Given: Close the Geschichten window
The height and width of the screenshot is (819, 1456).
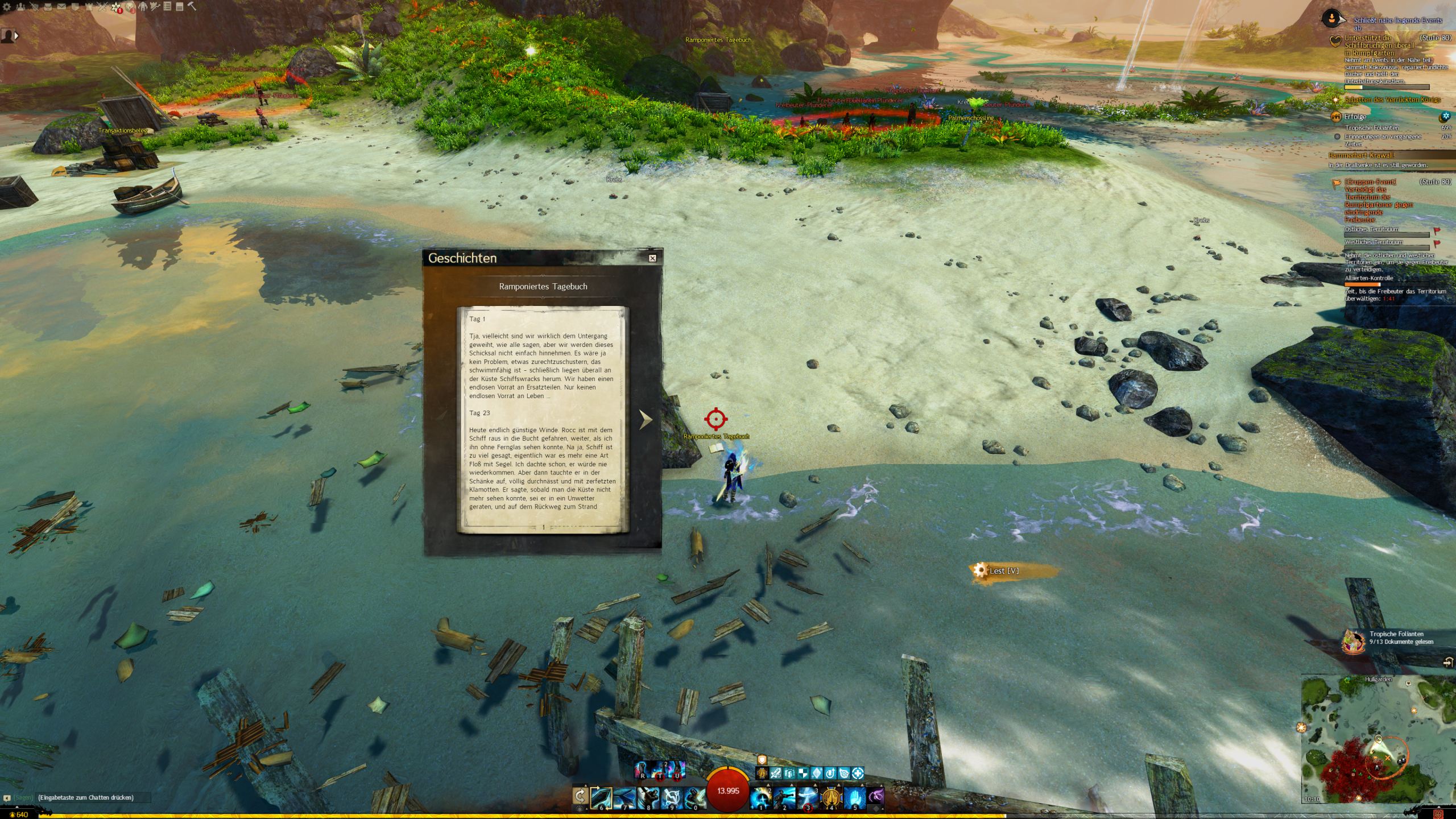Looking at the screenshot, I should click(652, 258).
